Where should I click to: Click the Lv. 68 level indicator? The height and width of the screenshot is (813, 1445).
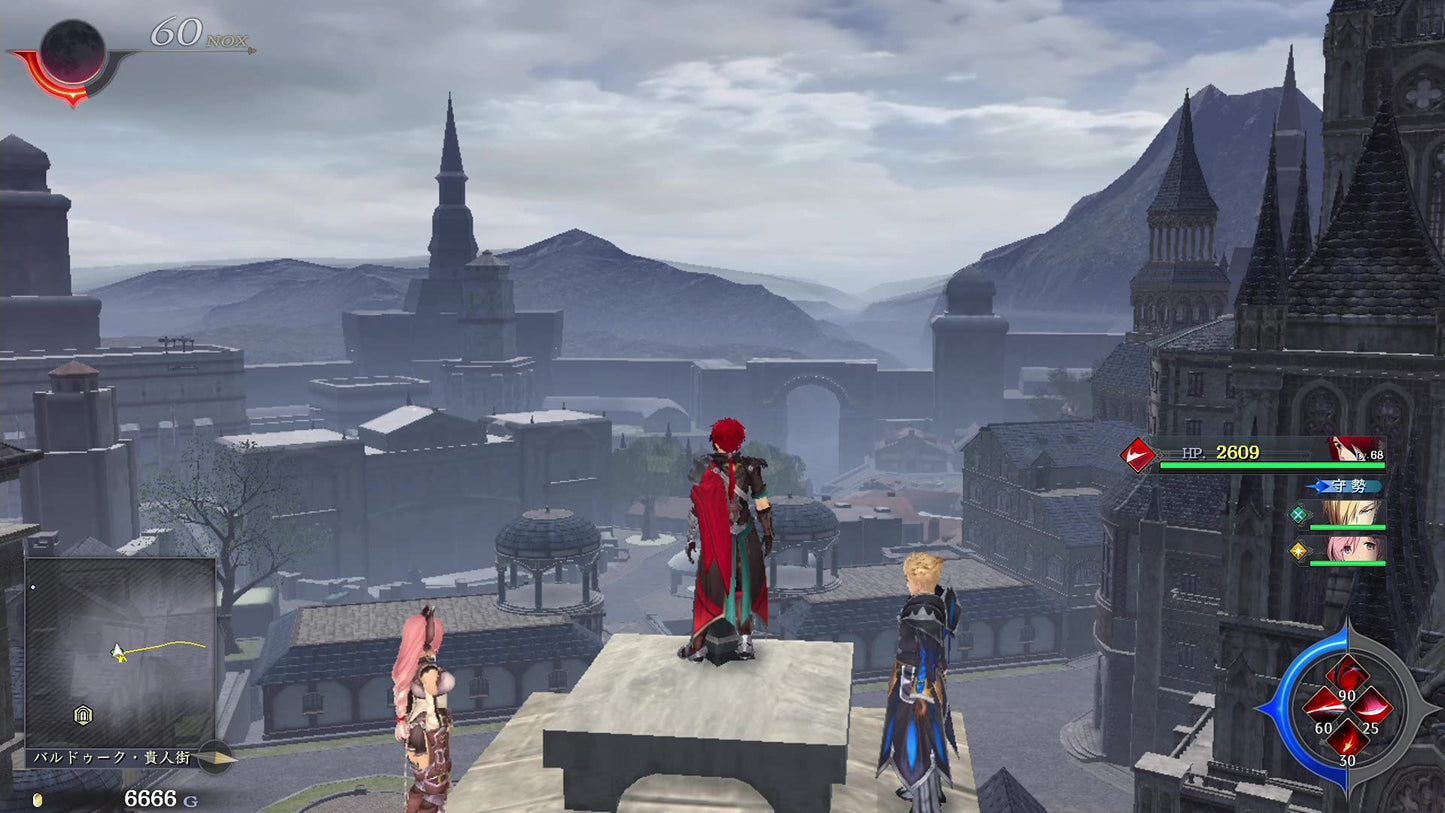[x=1370, y=454]
